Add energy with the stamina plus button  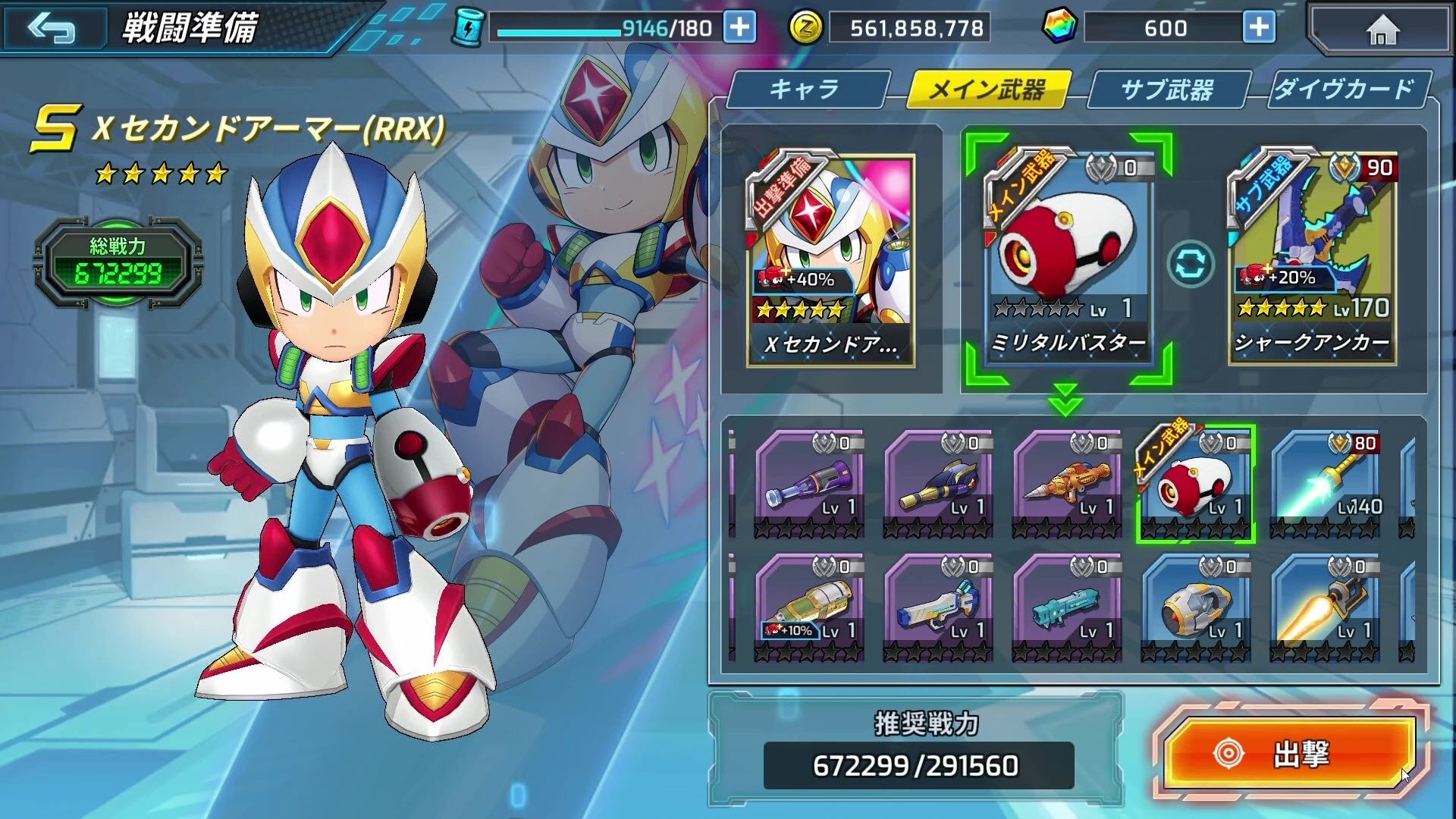pos(739,28)
